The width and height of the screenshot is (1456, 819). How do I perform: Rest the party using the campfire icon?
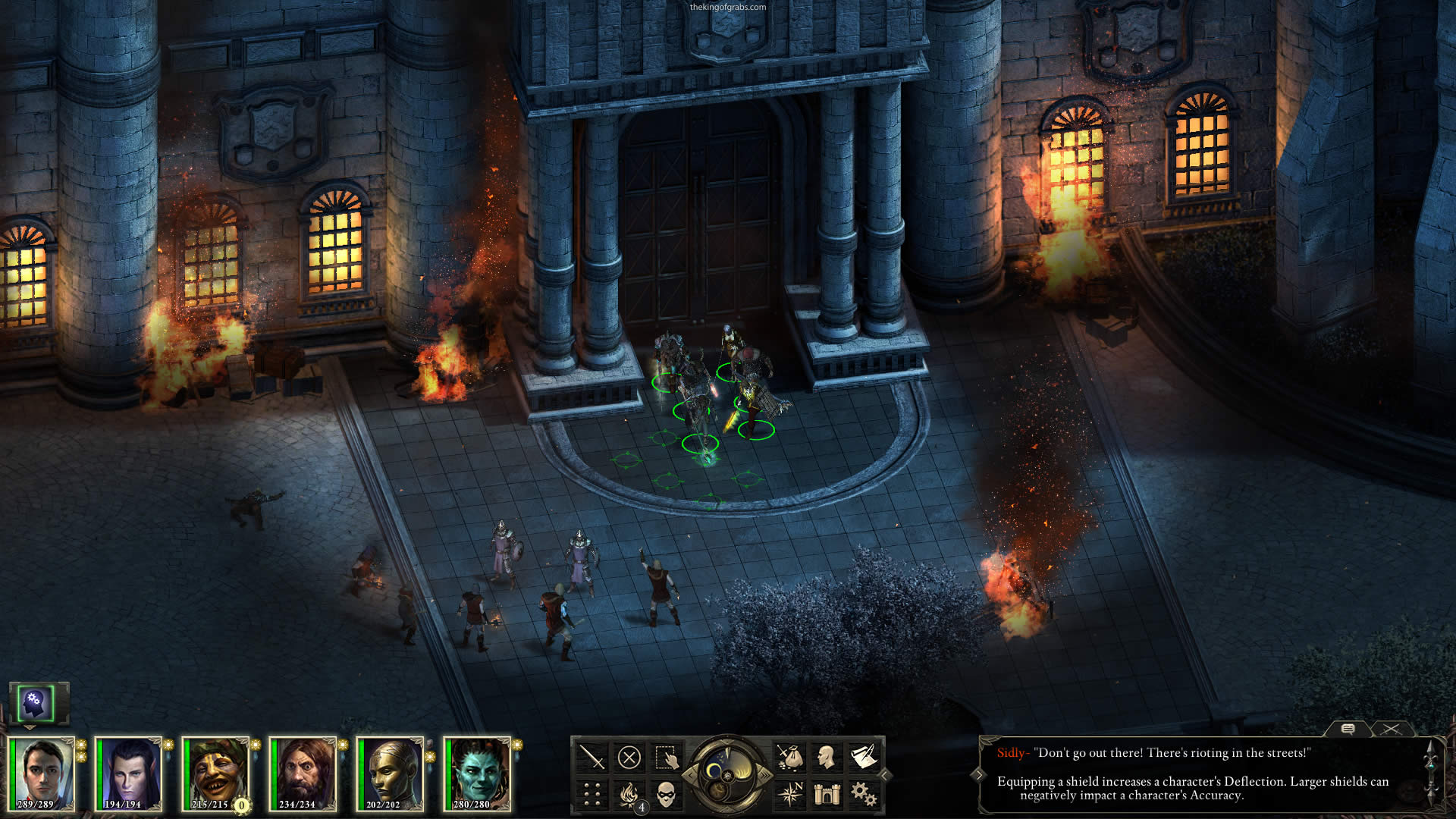tap(629, 795)
